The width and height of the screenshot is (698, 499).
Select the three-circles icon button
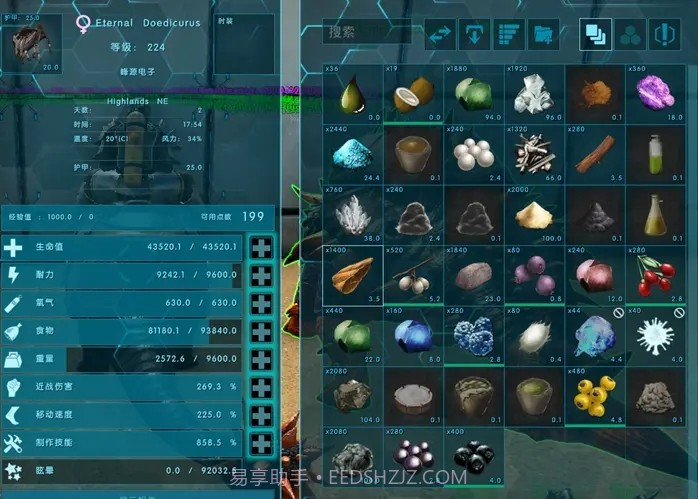630,35
